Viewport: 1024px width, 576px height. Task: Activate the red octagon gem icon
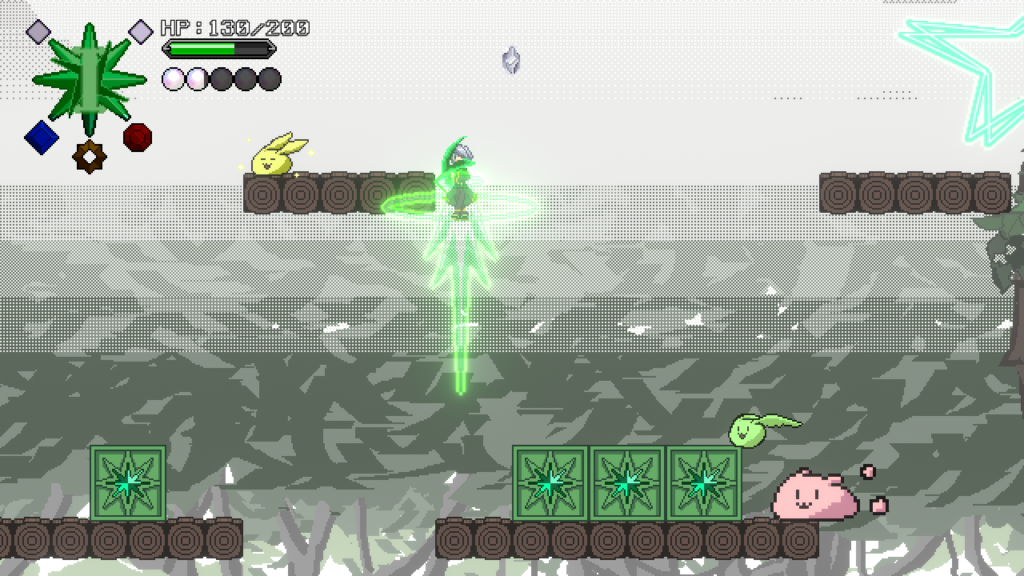(138, 136)
